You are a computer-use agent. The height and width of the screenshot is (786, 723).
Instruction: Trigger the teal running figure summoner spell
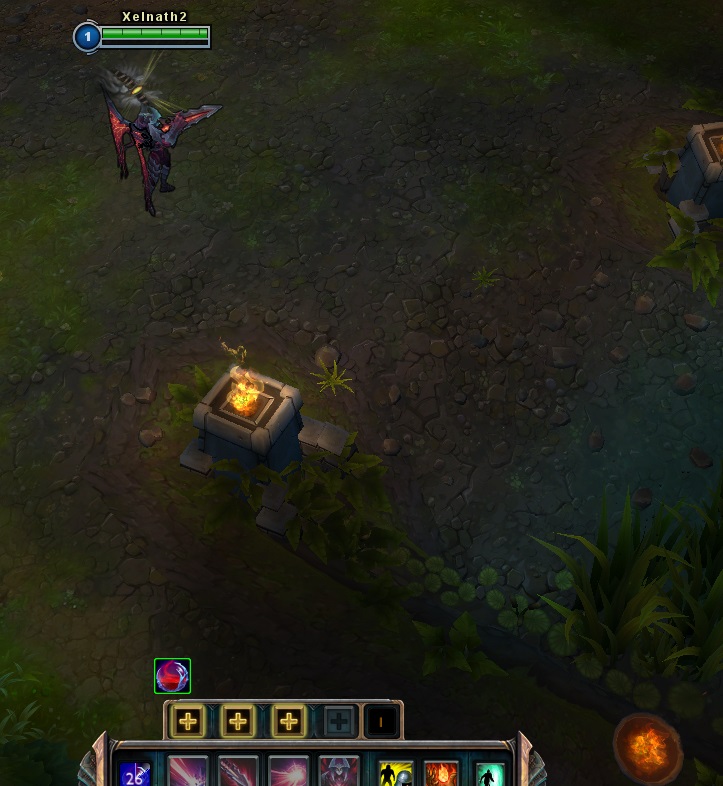coord(489,774)
